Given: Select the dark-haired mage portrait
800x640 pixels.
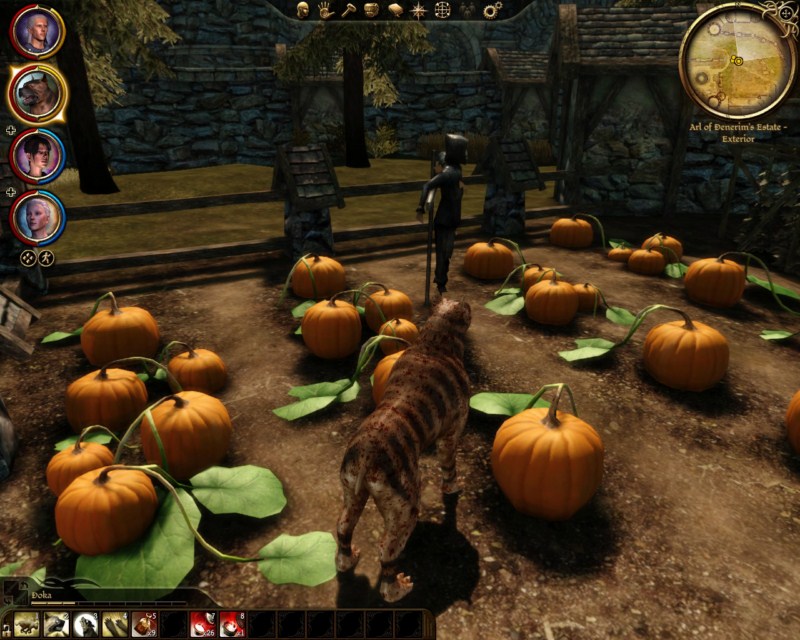Looking at the screenshot, I should [38, 155].
